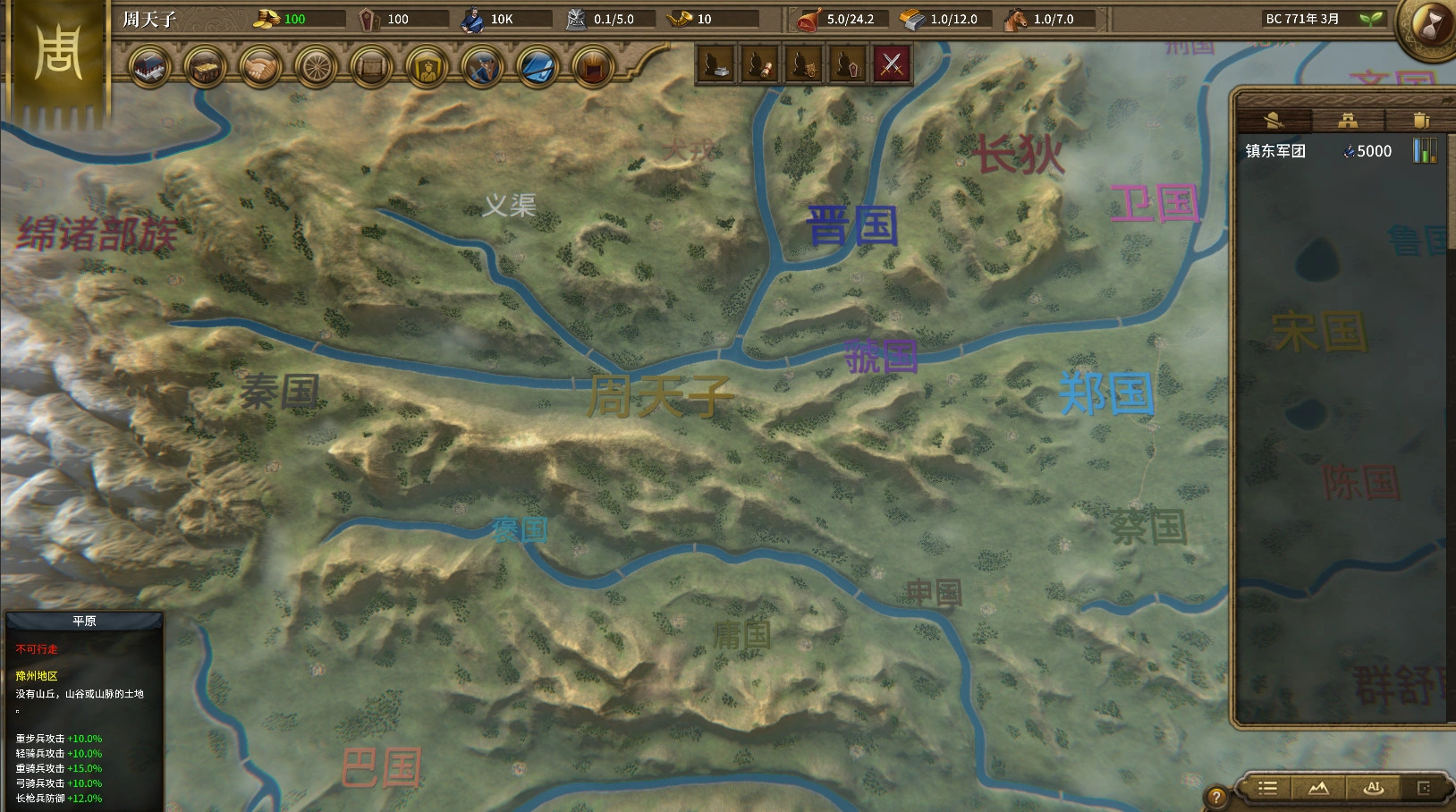
Task: Click the AI button in bottom bar
Action: coord(1374,788)
